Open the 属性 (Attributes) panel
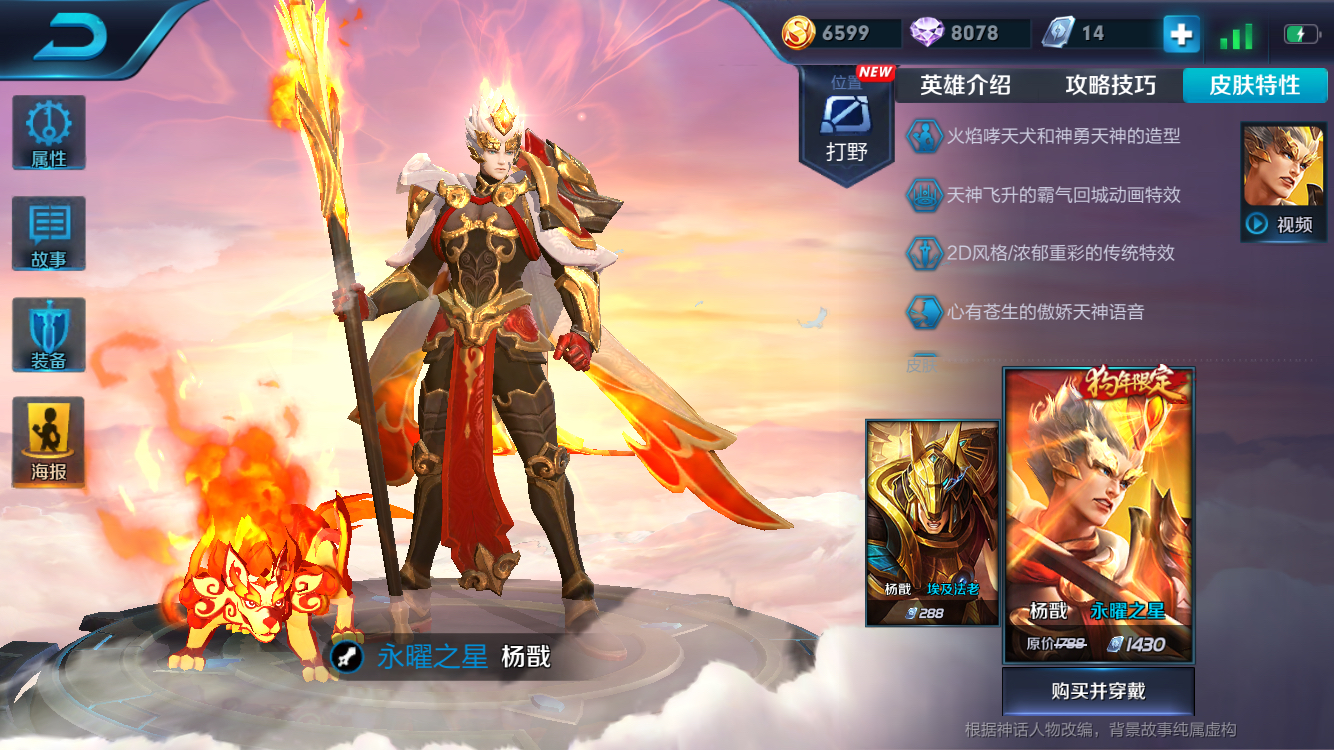 [x=49, y=131]
